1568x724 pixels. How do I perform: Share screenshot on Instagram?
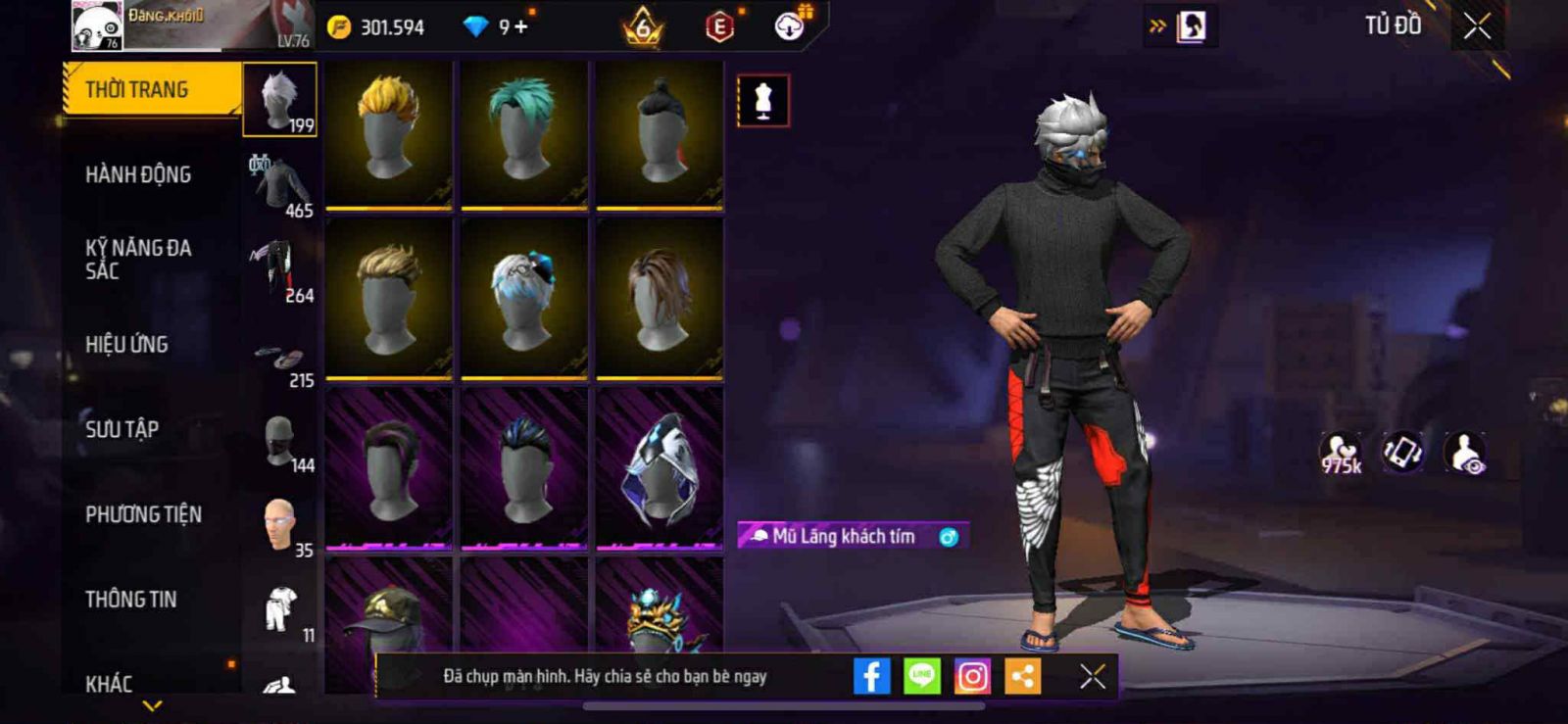[x=972, y=676]
